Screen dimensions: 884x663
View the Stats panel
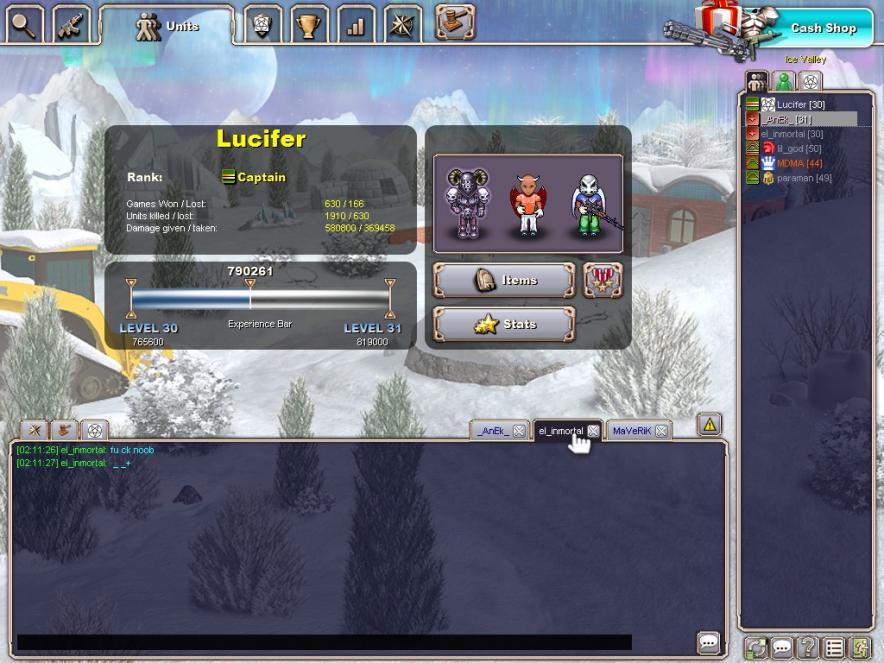click(504, 324)
